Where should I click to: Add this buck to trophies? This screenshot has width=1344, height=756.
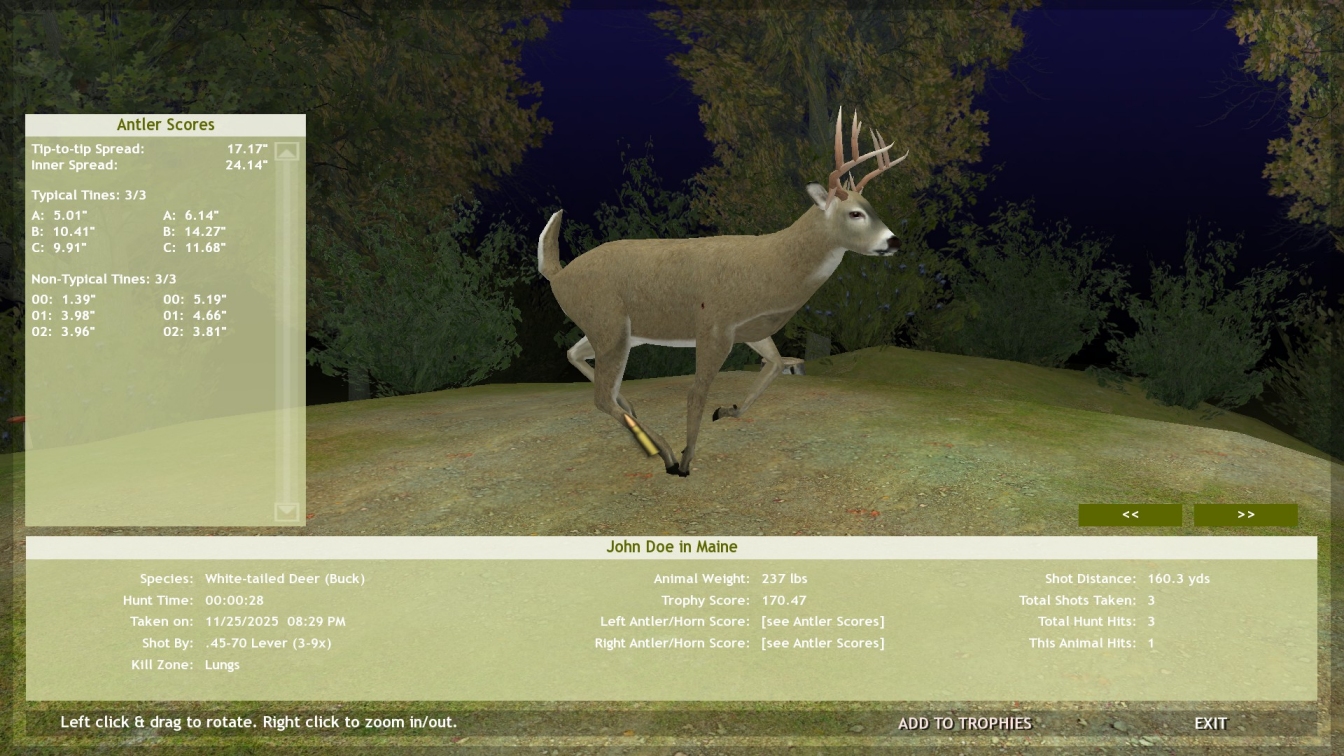tap(964, 723)
